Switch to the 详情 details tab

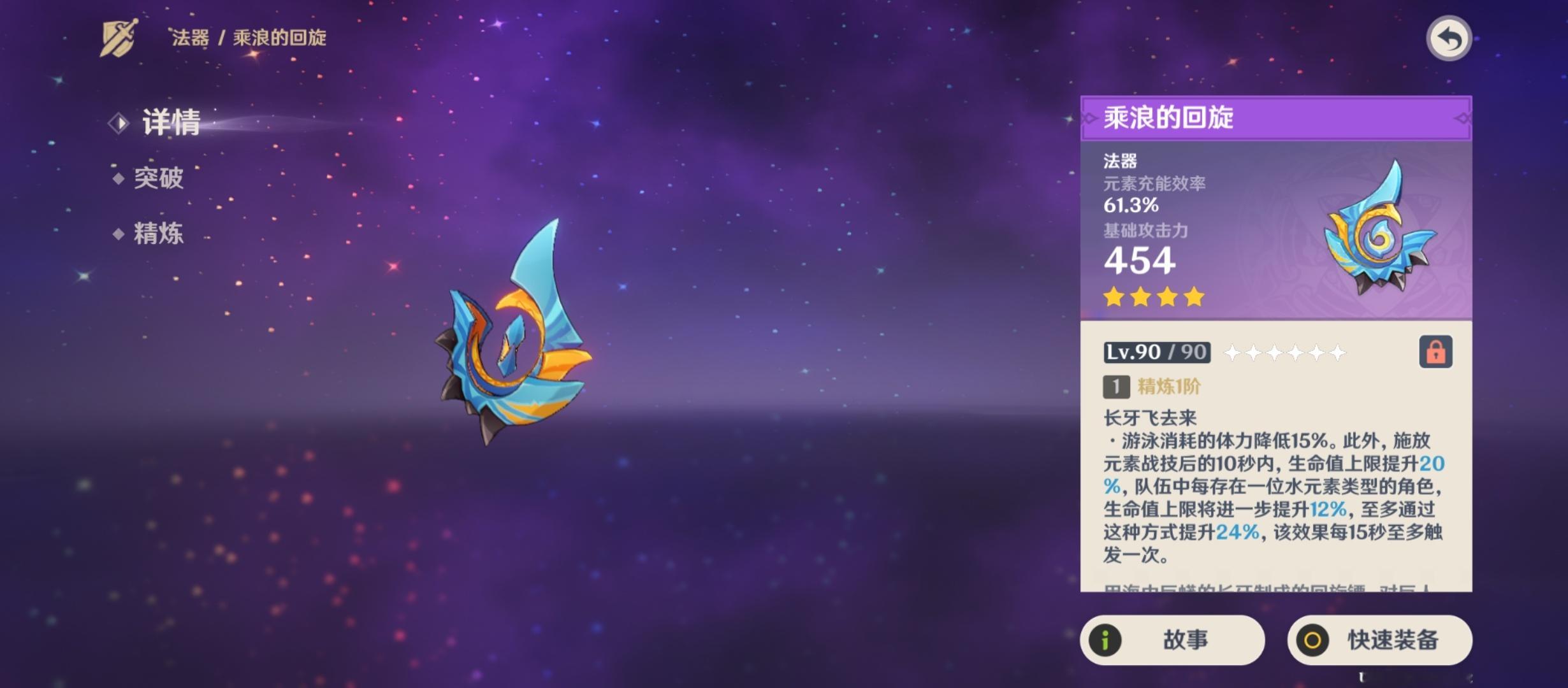point(170,122)
